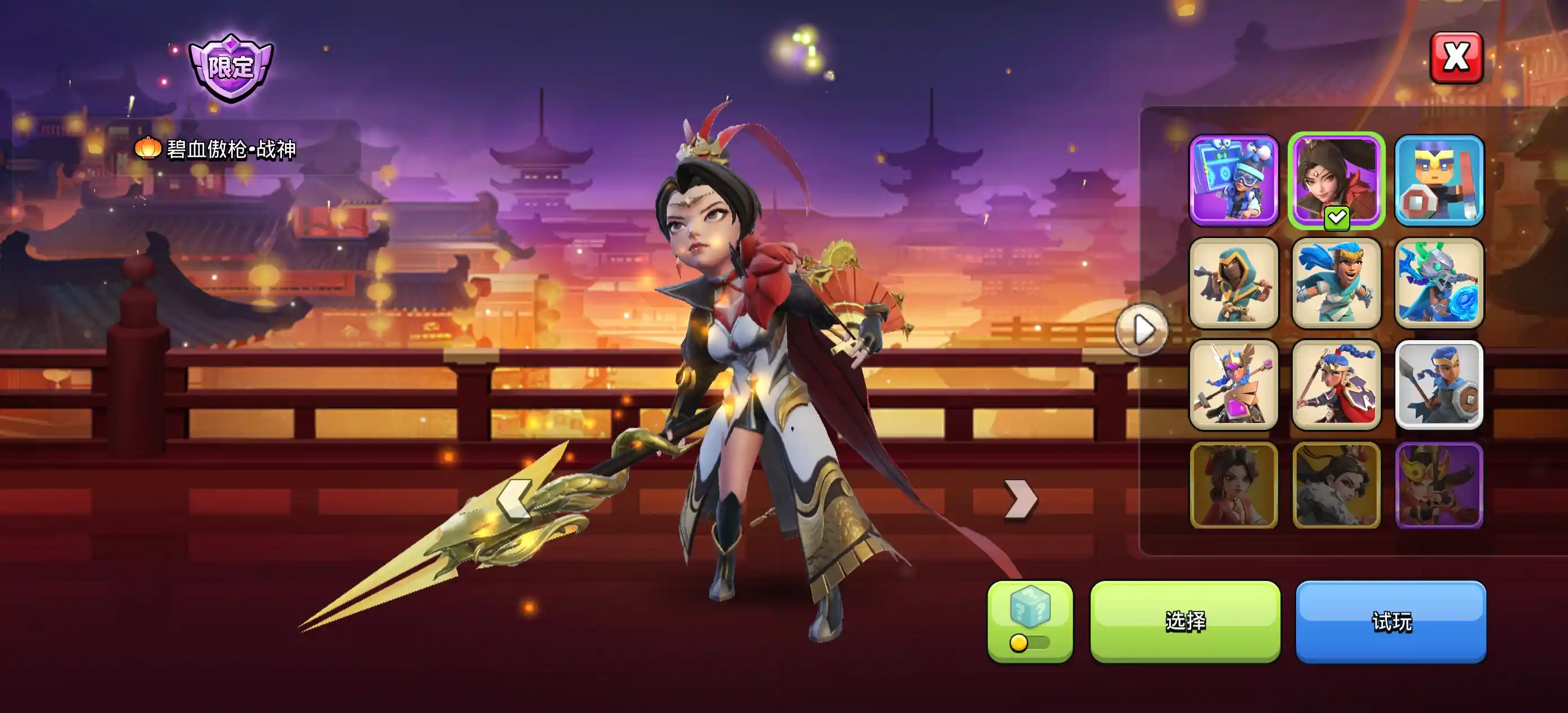The image size is (1568, 713).
Task: Pick the locked fur-collared dark skin
Action: click(x=1336, y=485)
